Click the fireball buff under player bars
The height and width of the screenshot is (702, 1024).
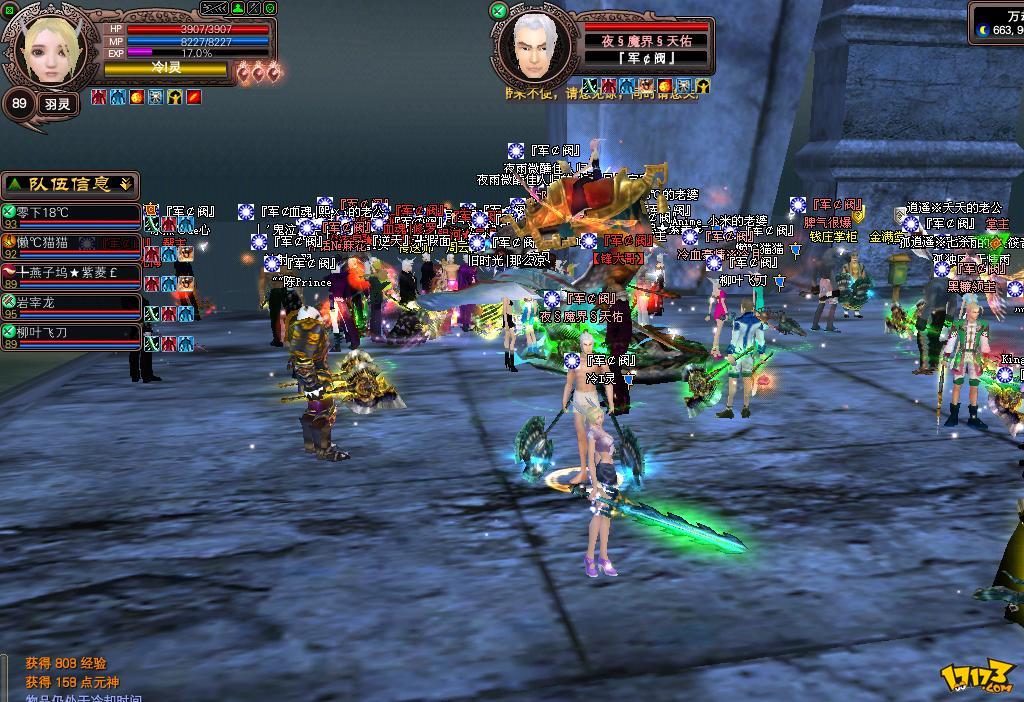pyautogui.click(x=137, y=97)
